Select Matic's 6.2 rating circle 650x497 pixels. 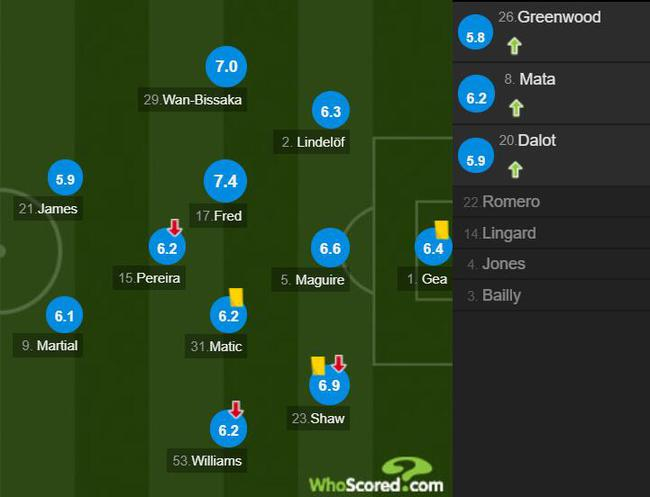[x=227, y=316]
